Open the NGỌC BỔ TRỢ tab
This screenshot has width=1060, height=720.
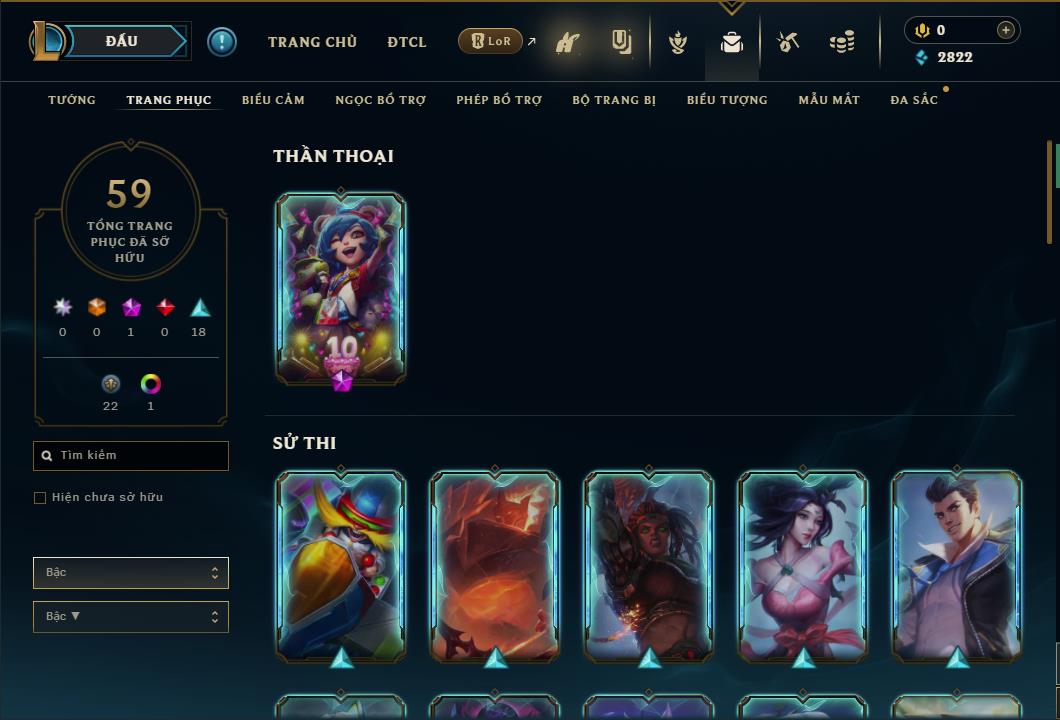click(380, 100)
